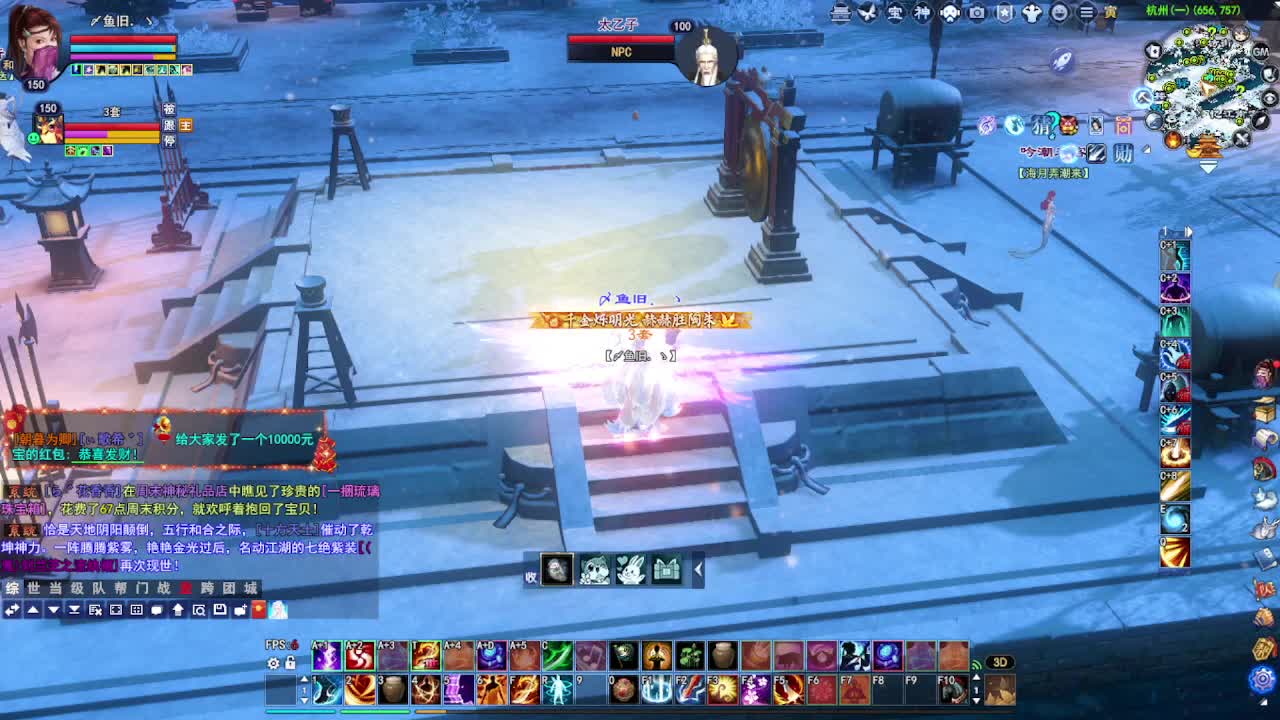Select the rabbit pet icon in the small bar

tap(630, 570)
